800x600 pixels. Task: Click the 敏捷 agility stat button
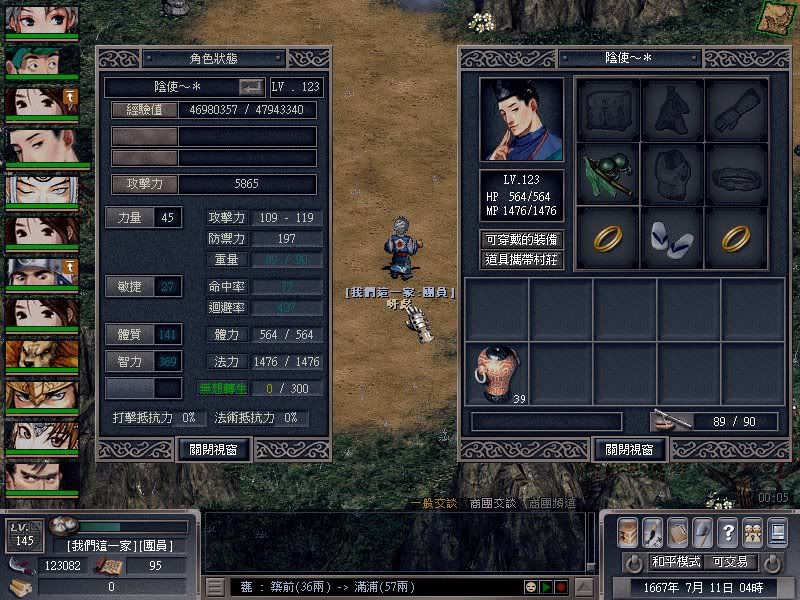pos(128,287)
